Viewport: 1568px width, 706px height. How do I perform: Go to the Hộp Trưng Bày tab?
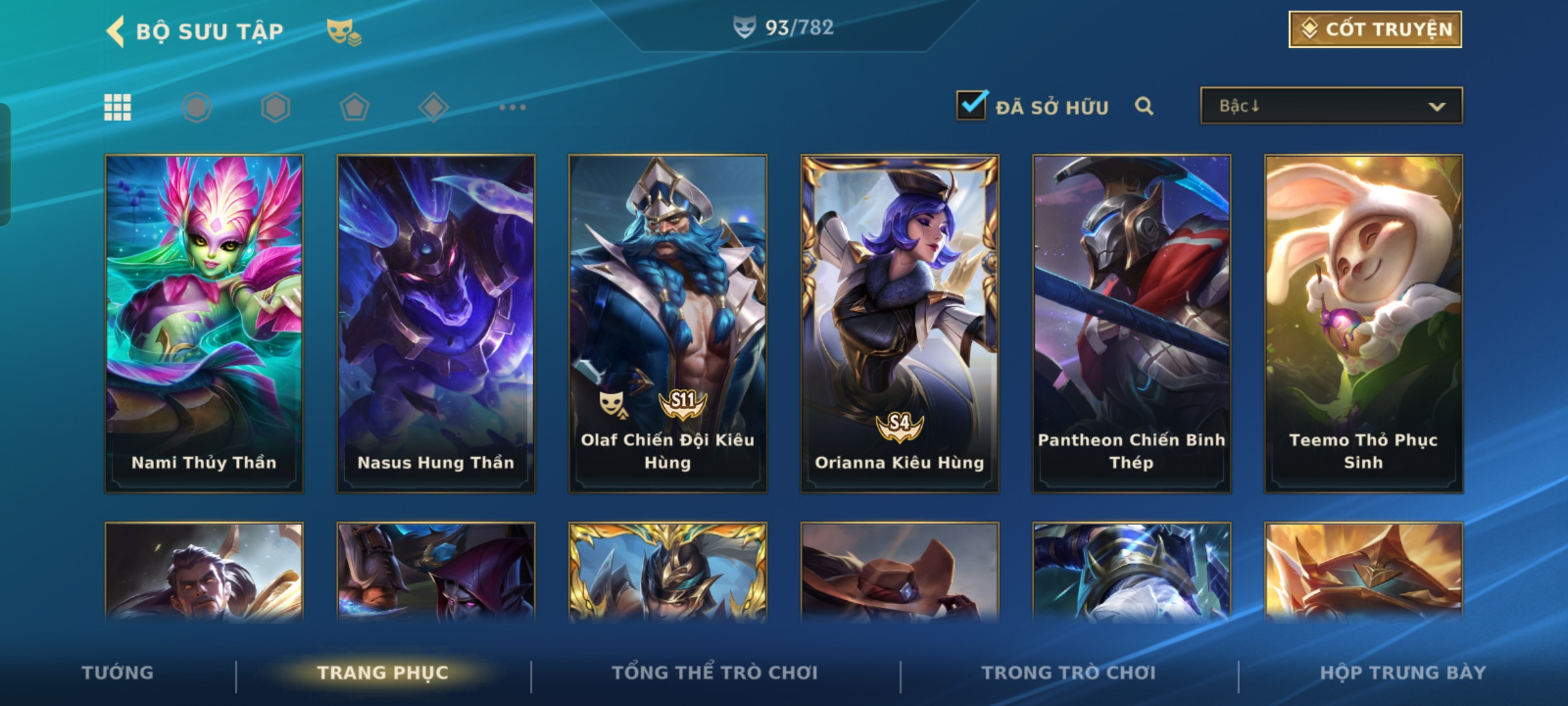(1403, 673)
